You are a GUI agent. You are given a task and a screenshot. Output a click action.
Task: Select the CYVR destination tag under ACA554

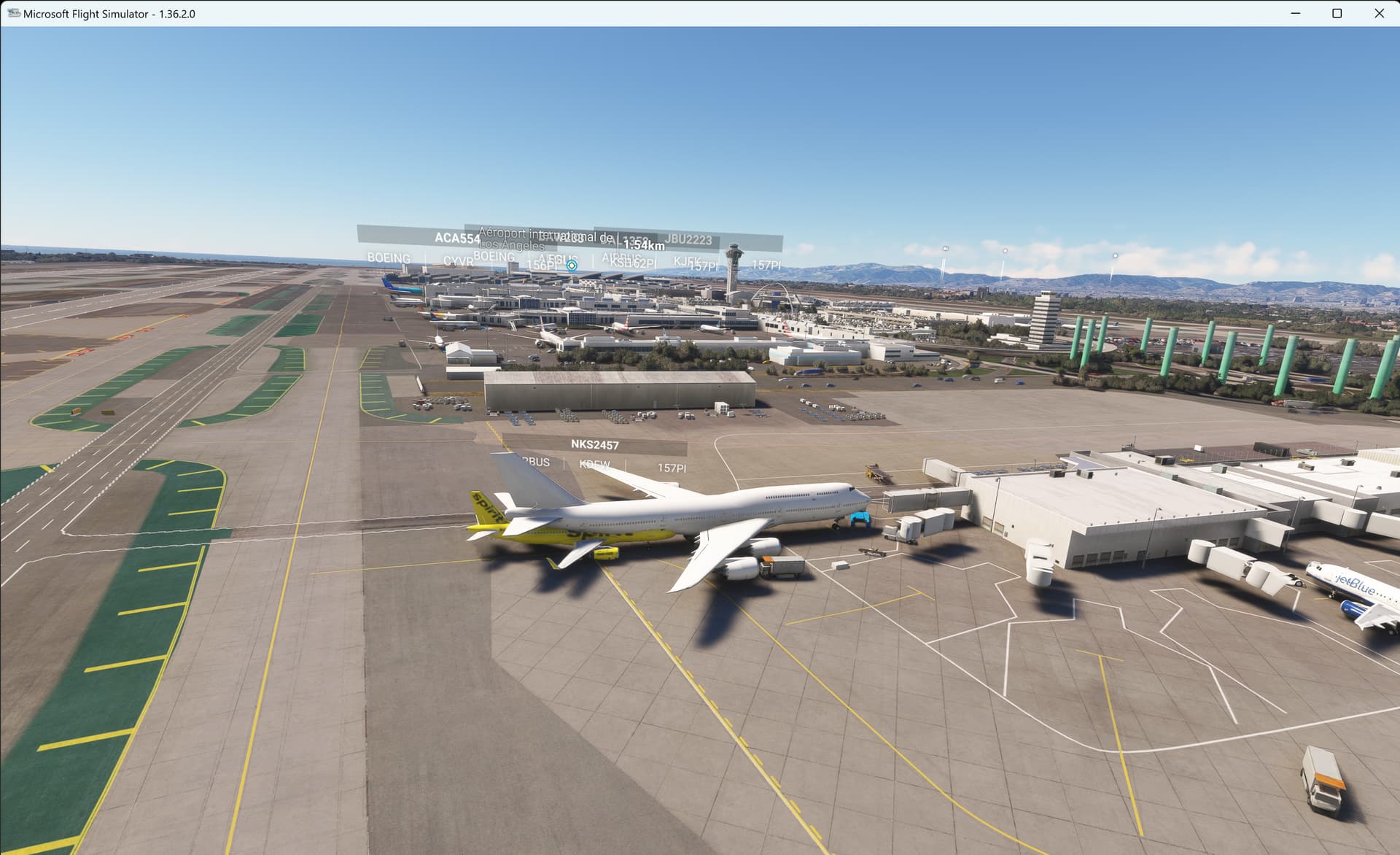(458, 262)
